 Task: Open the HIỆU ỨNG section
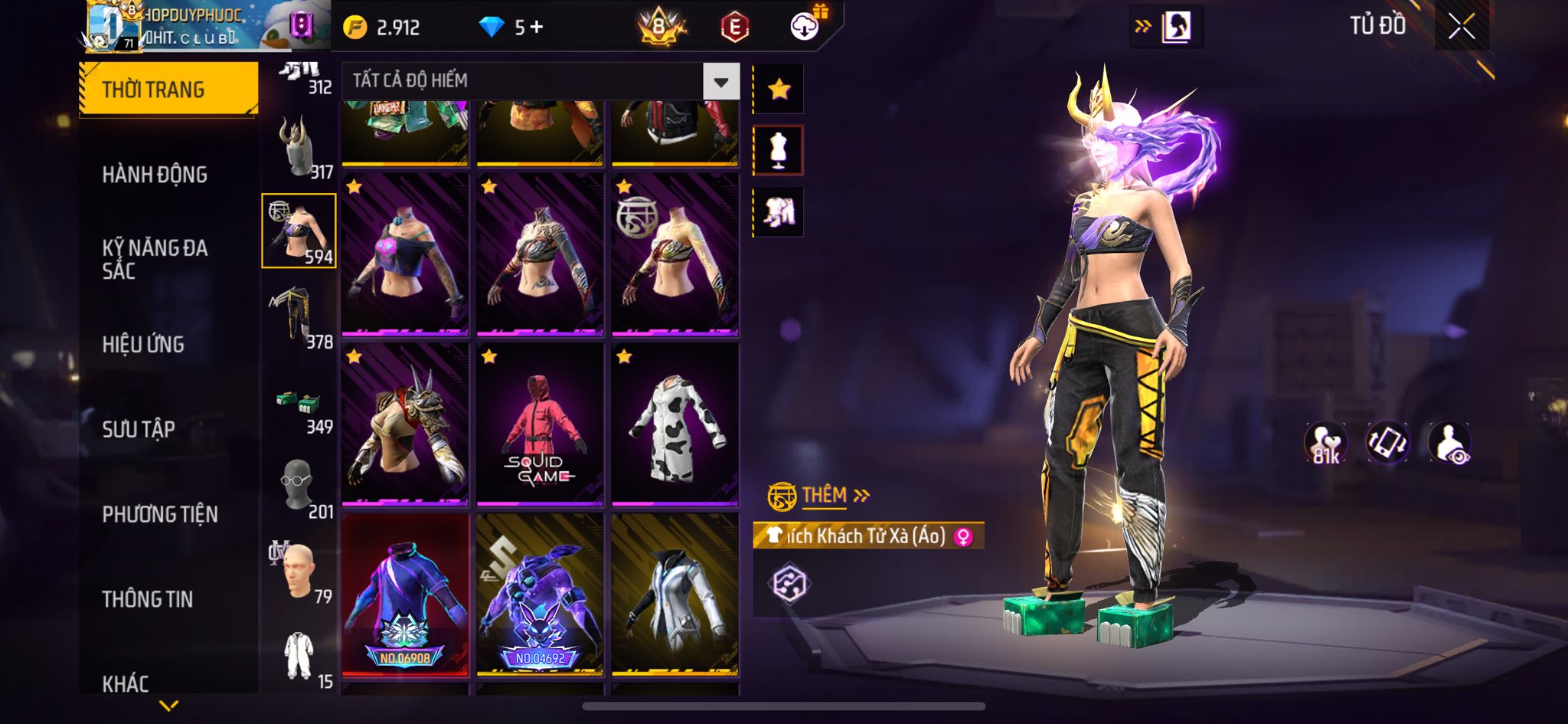[x=143, y=345]
